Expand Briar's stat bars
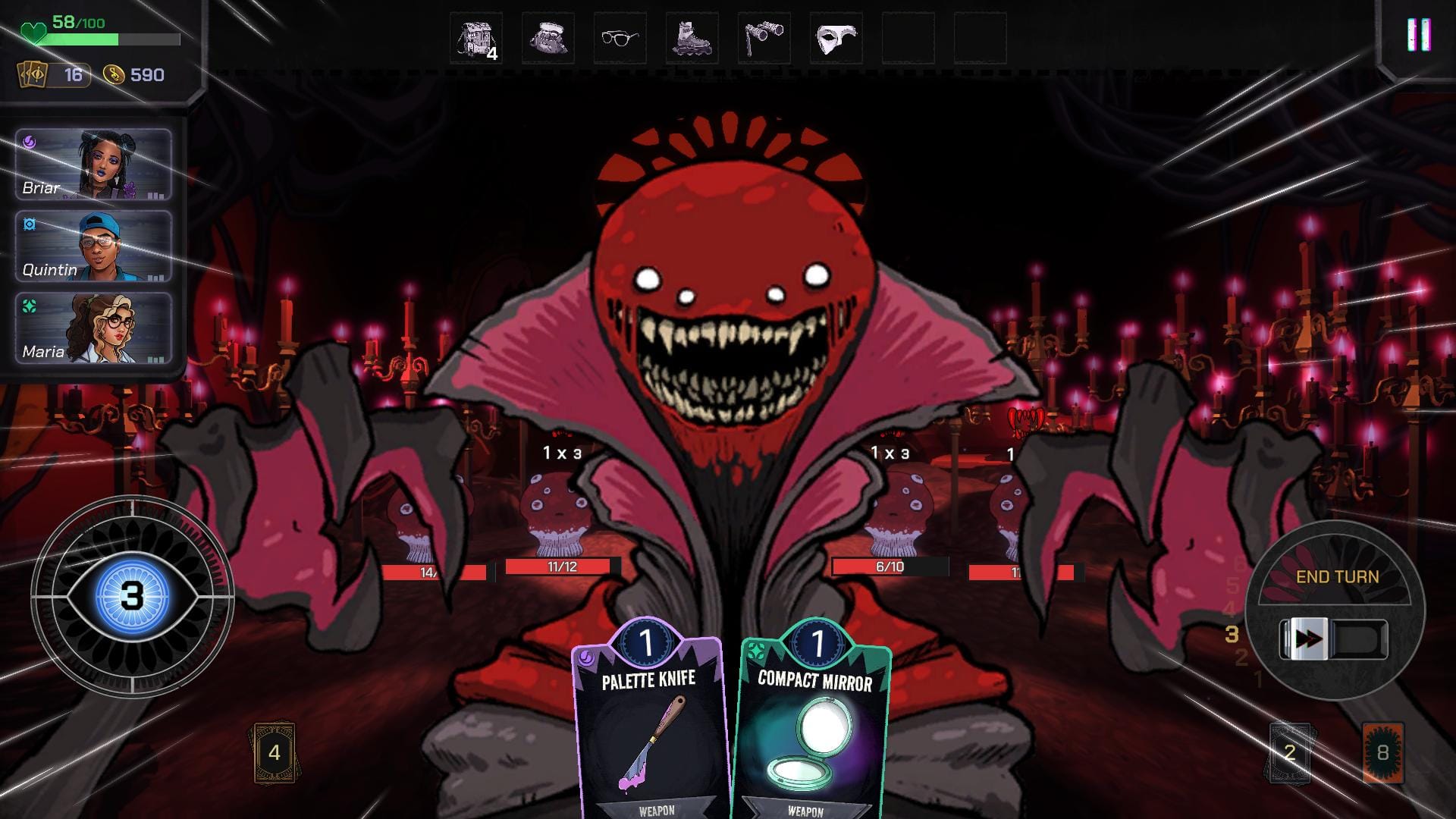Viewport: 1456px width, 819px height. (x=155, y=194)
